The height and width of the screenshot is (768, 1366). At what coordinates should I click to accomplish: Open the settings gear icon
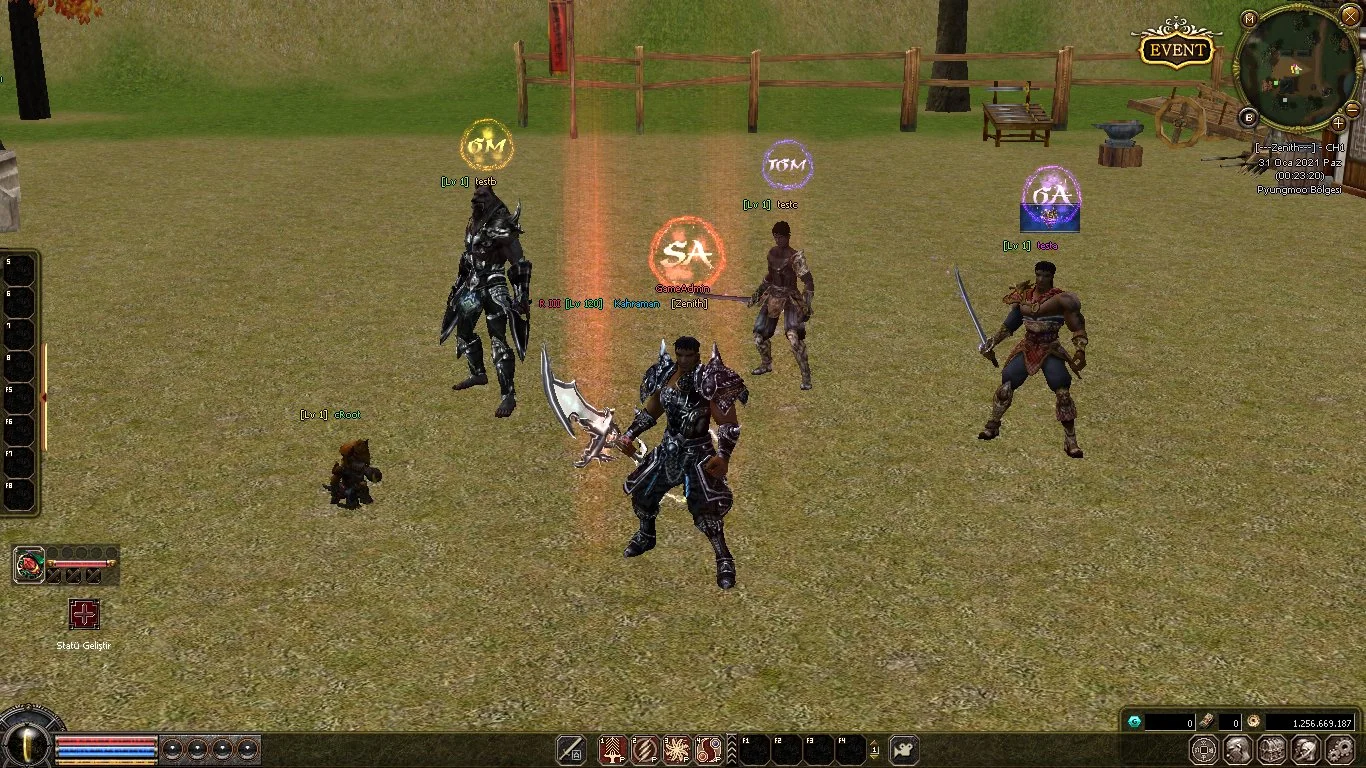tap(1340, 749)
